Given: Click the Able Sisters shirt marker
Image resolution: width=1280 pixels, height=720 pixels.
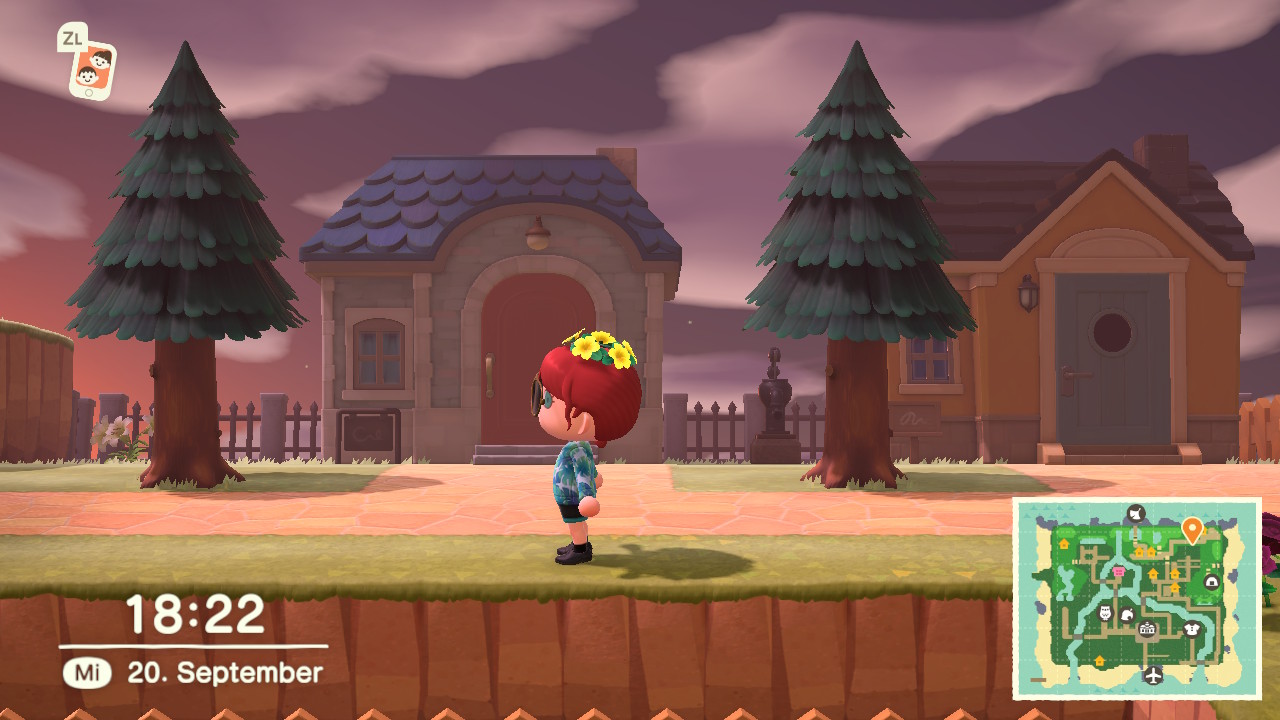Looking at the screenshot, I should (1191, 629).
